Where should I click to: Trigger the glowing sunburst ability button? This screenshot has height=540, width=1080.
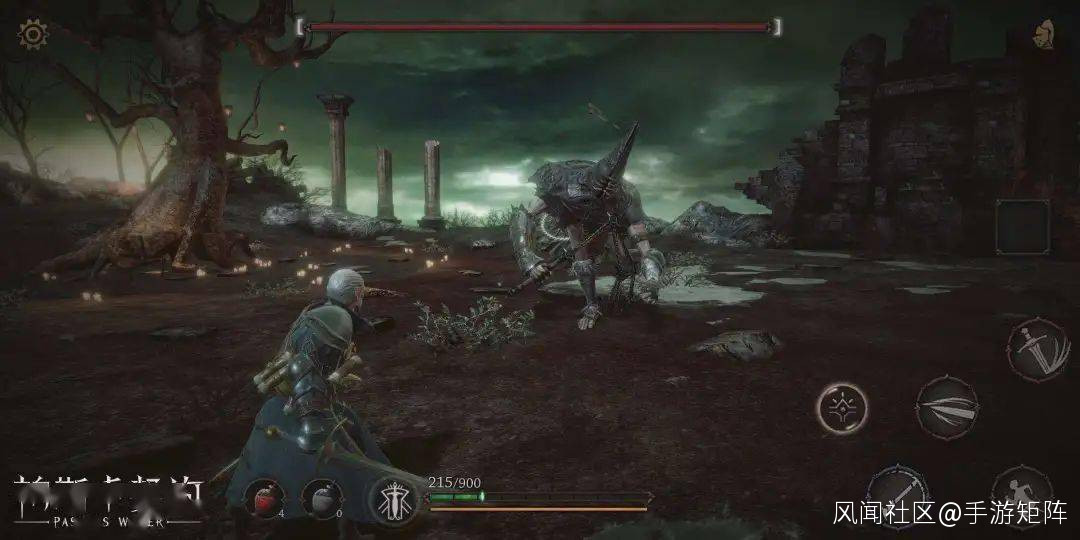(842, 407)
